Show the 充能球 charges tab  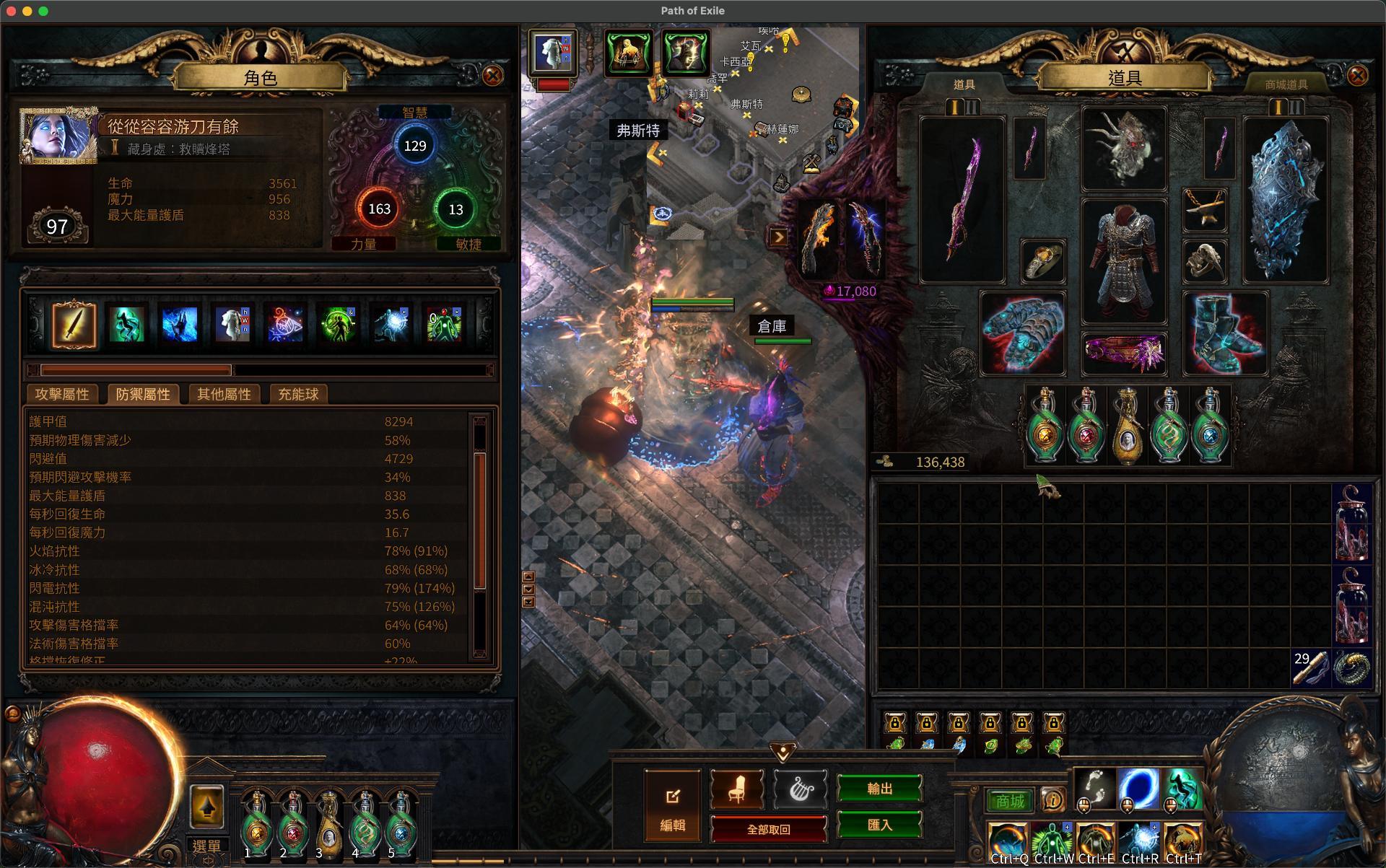pyautogui.click(x=298, y=394)
